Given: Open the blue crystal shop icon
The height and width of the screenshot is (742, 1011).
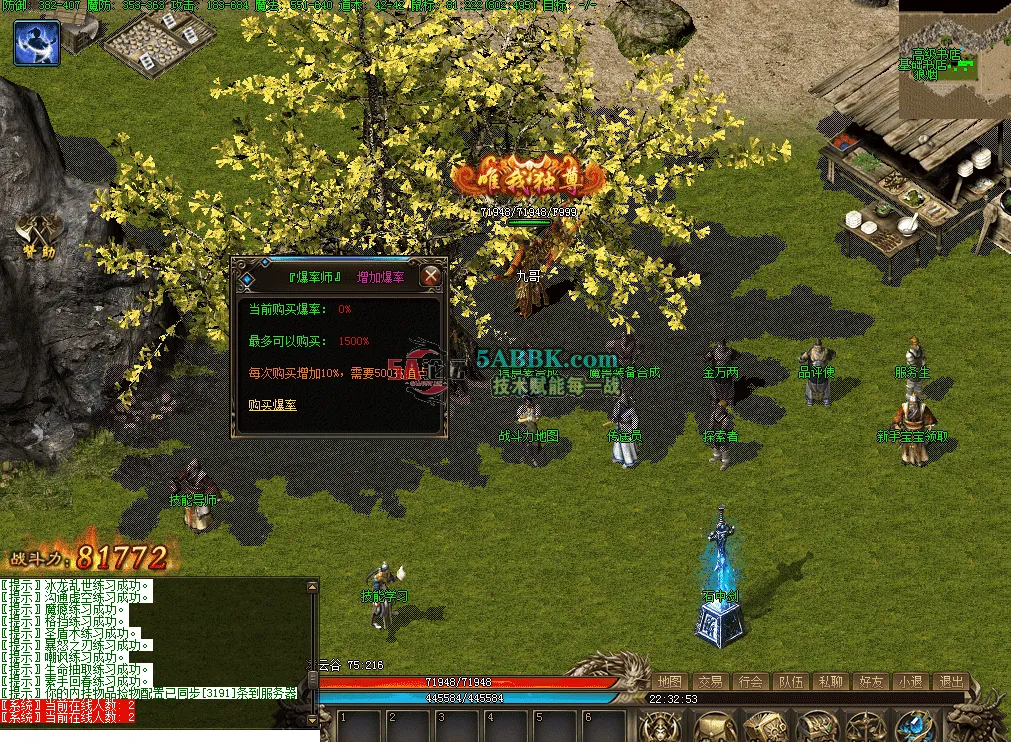Looking at the screenshot, I should [x=914, y=727].
